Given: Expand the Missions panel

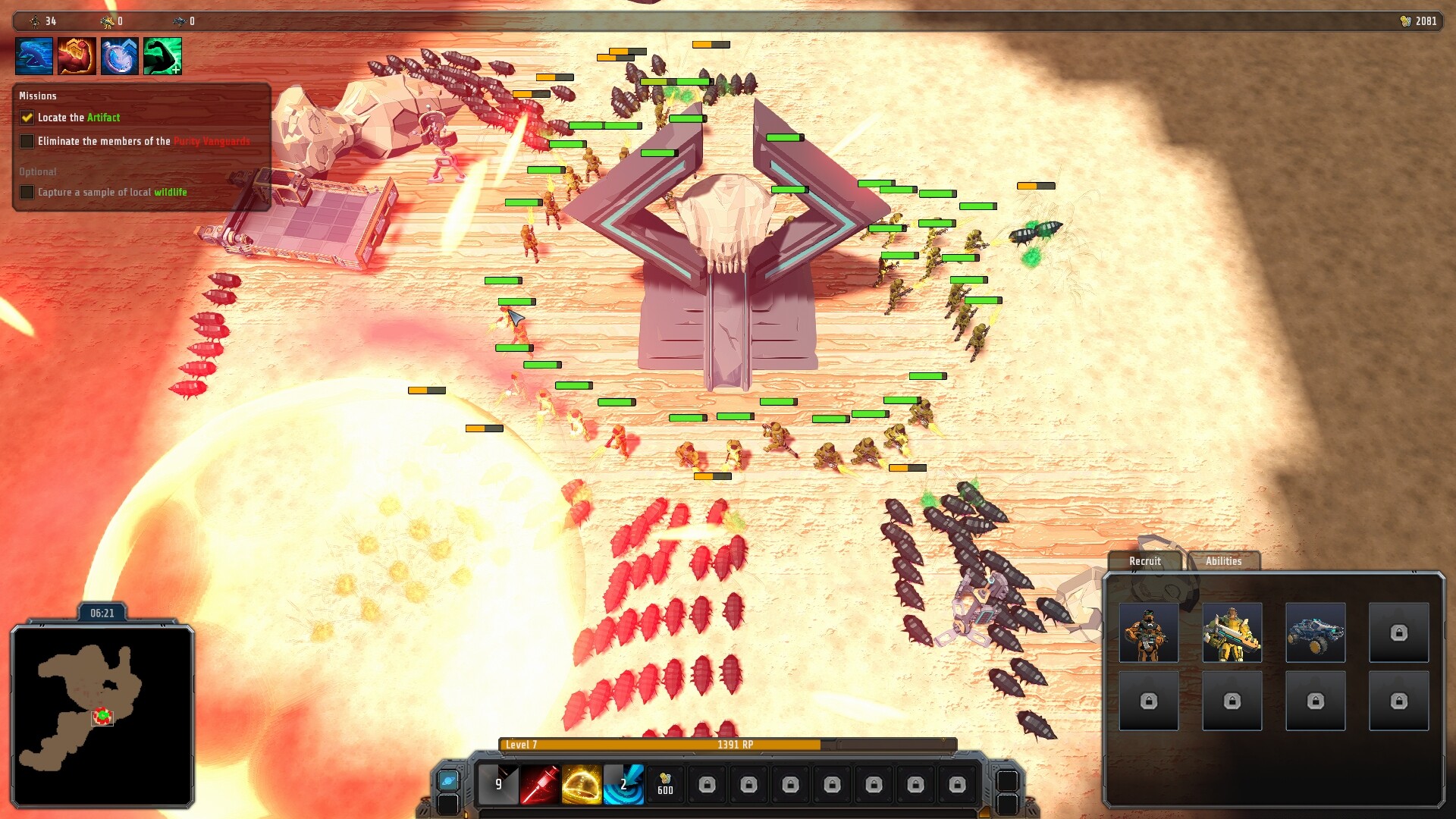Looking at the screenshot, I should click(38, 96).
